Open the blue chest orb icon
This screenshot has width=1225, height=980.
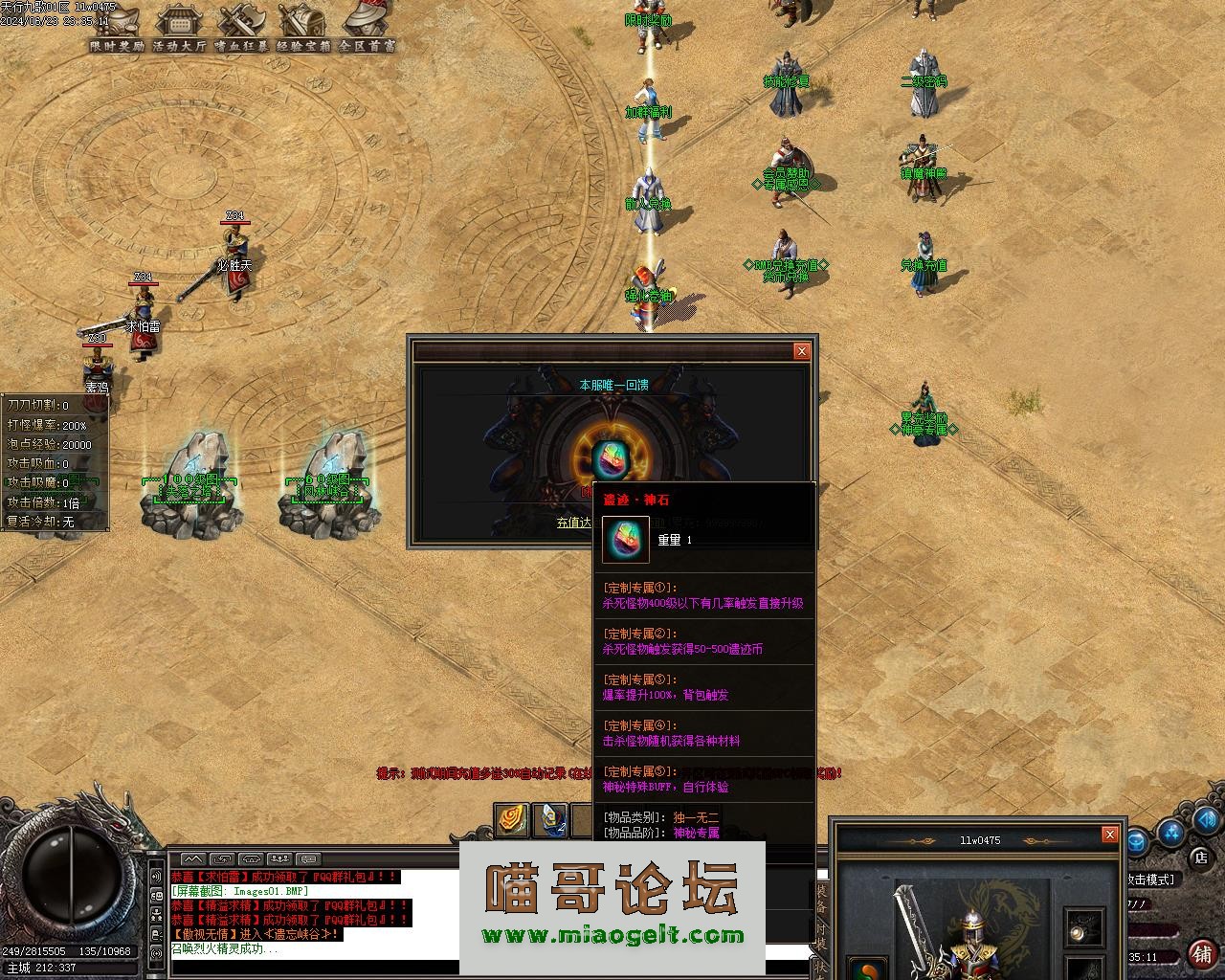click(x=1137, y=843)
